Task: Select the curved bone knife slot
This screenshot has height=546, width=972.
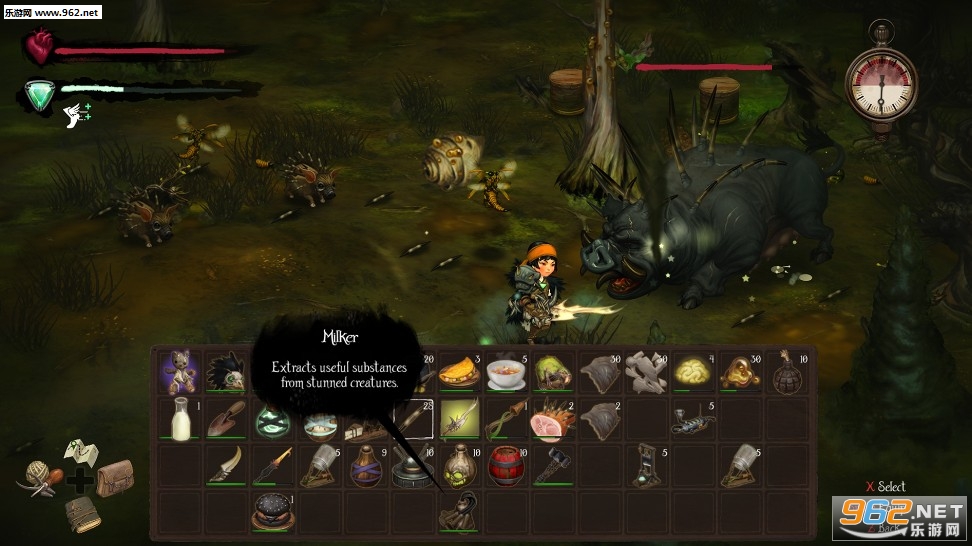Action: click(226, 465)
